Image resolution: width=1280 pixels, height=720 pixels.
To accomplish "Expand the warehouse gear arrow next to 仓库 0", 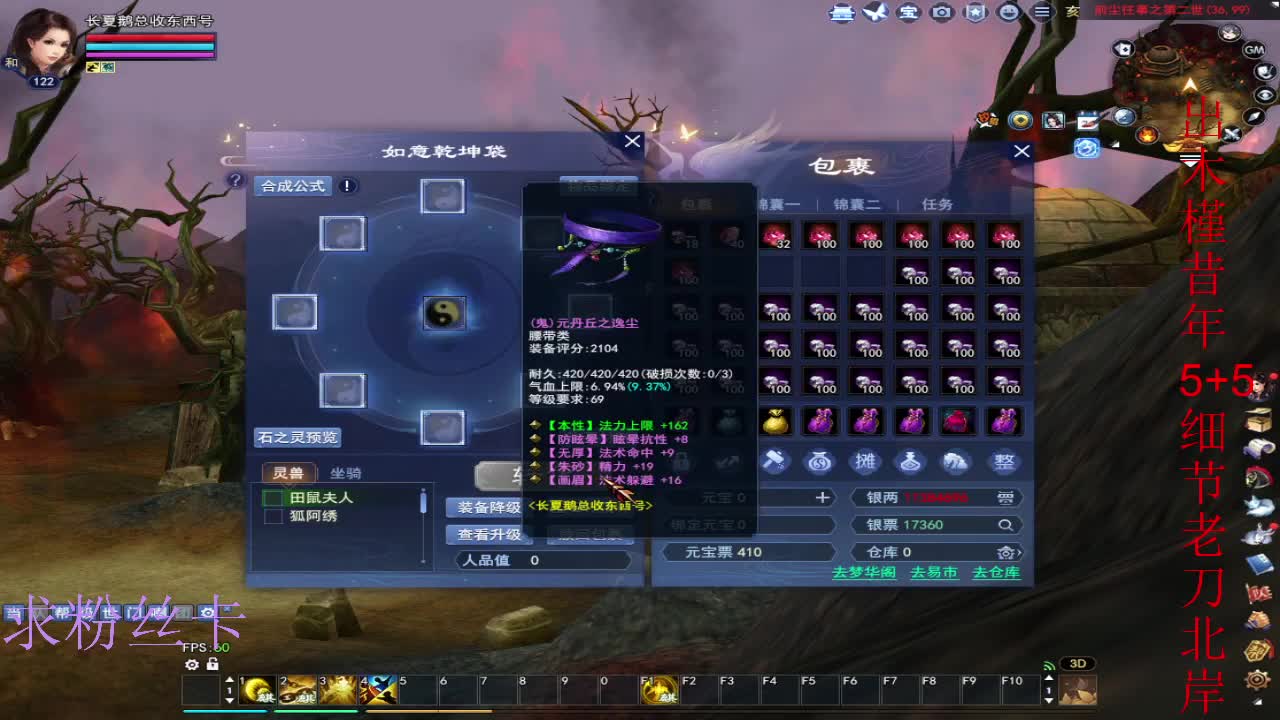I will (x=1007, y=550).
